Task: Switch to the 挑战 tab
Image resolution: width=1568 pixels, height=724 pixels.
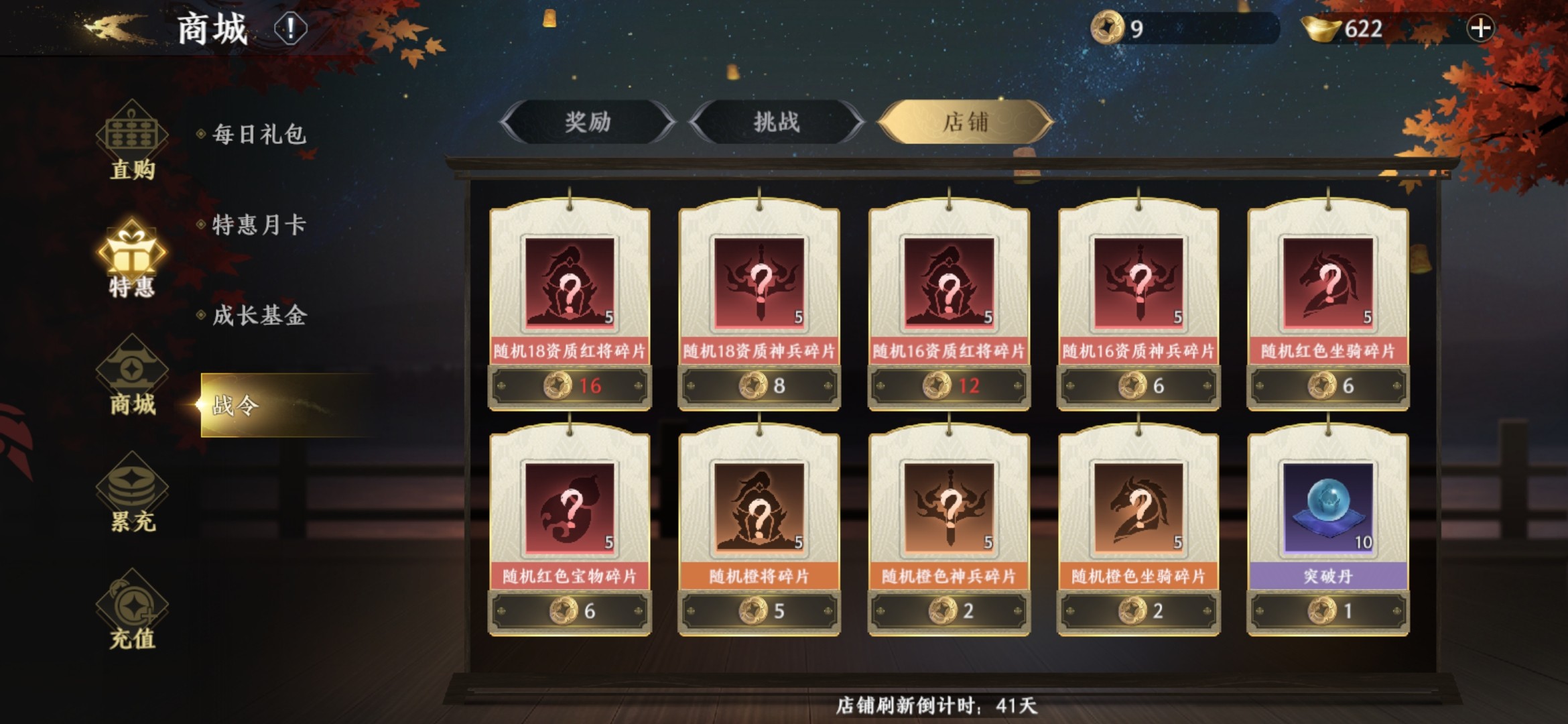Action: (x=777, y=122)
